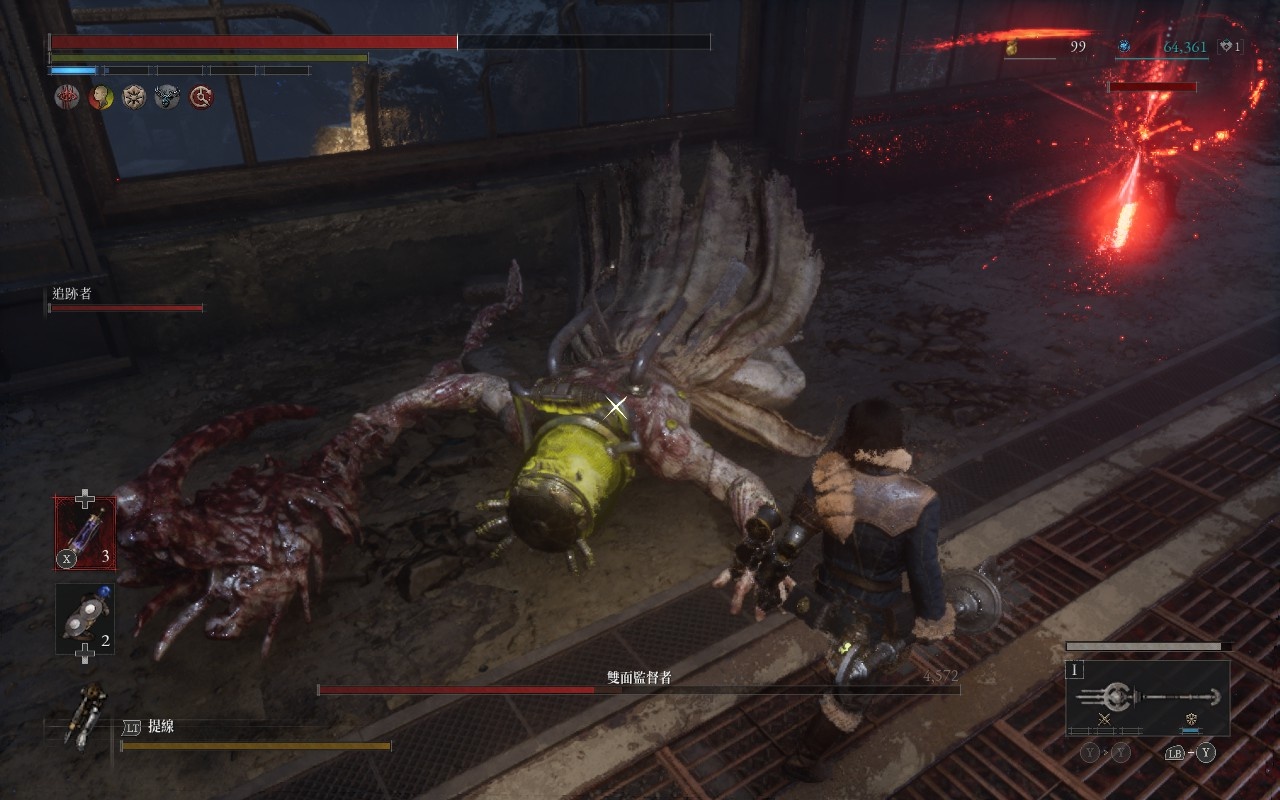The height and width of the screenshot is (800, 1280).
Task: Inspect the red circular gear buff icon
Action: coord(201,97)
